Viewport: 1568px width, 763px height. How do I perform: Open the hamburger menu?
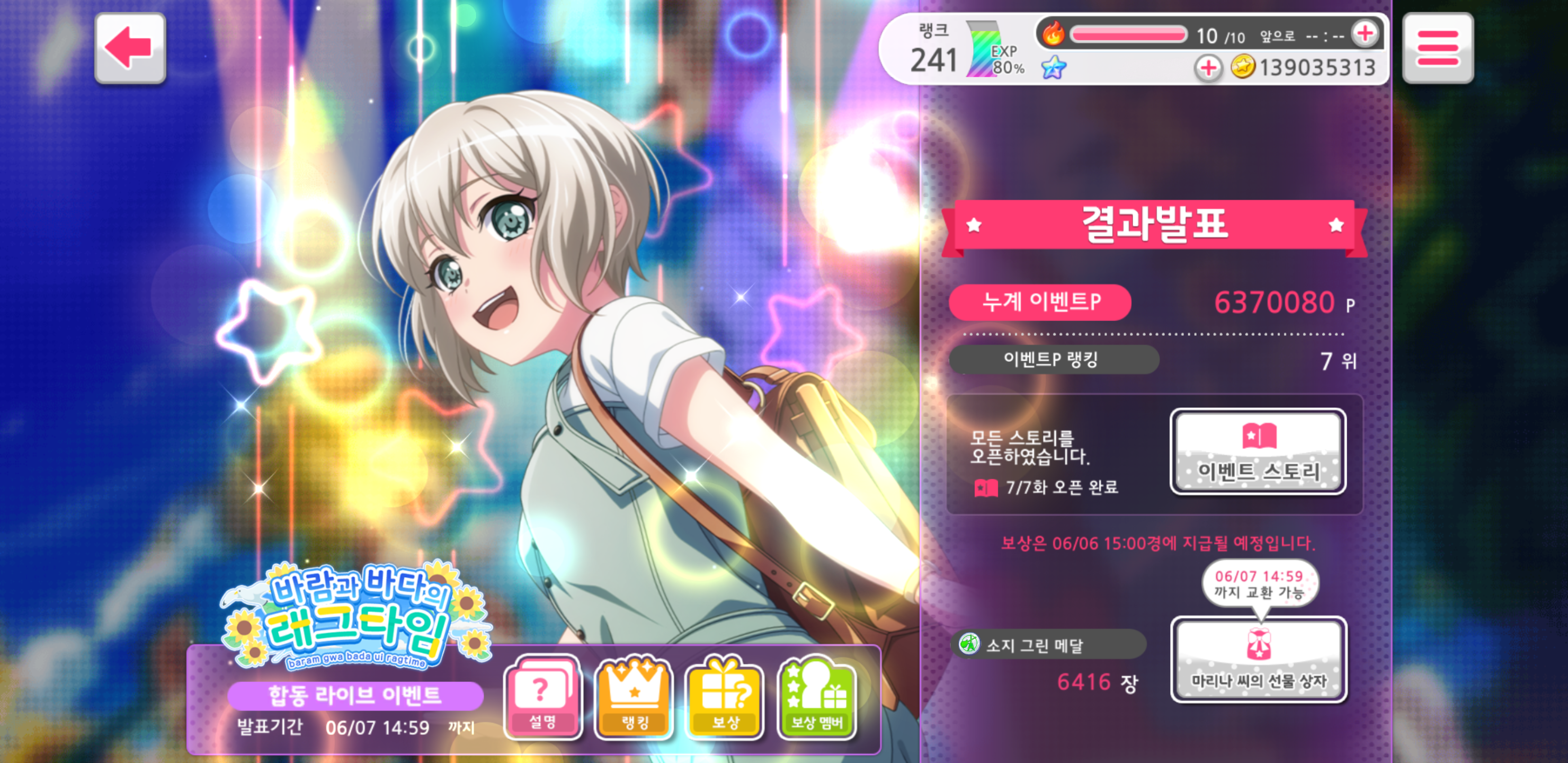coord(1438,48)
